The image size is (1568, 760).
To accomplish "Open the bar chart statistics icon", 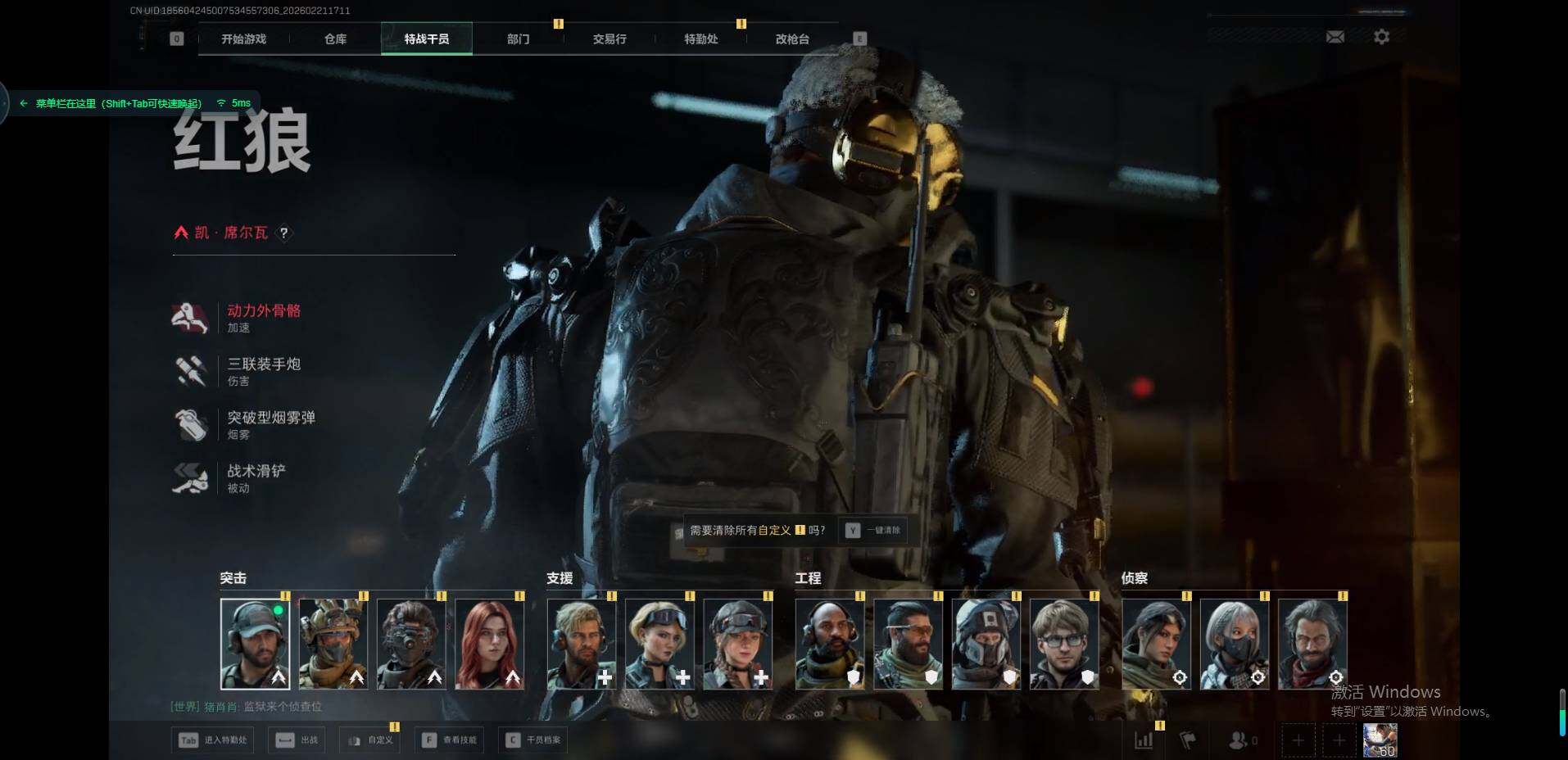I will point(1144,740).
